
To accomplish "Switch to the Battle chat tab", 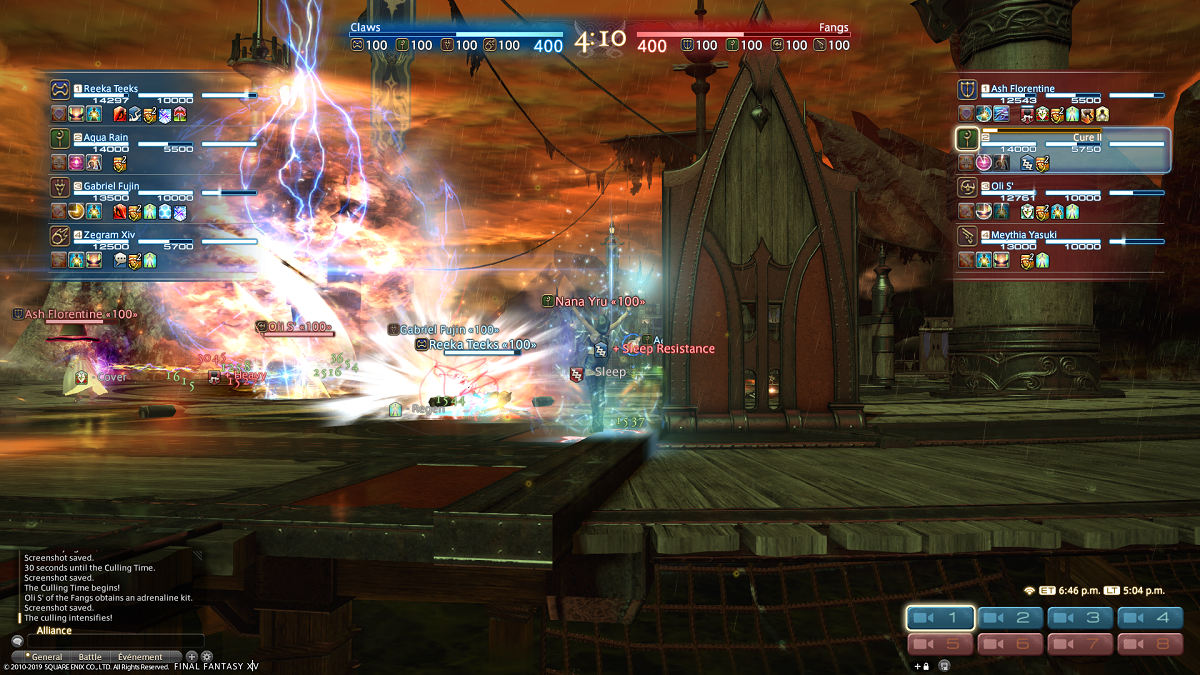I will tap(88, 657).
